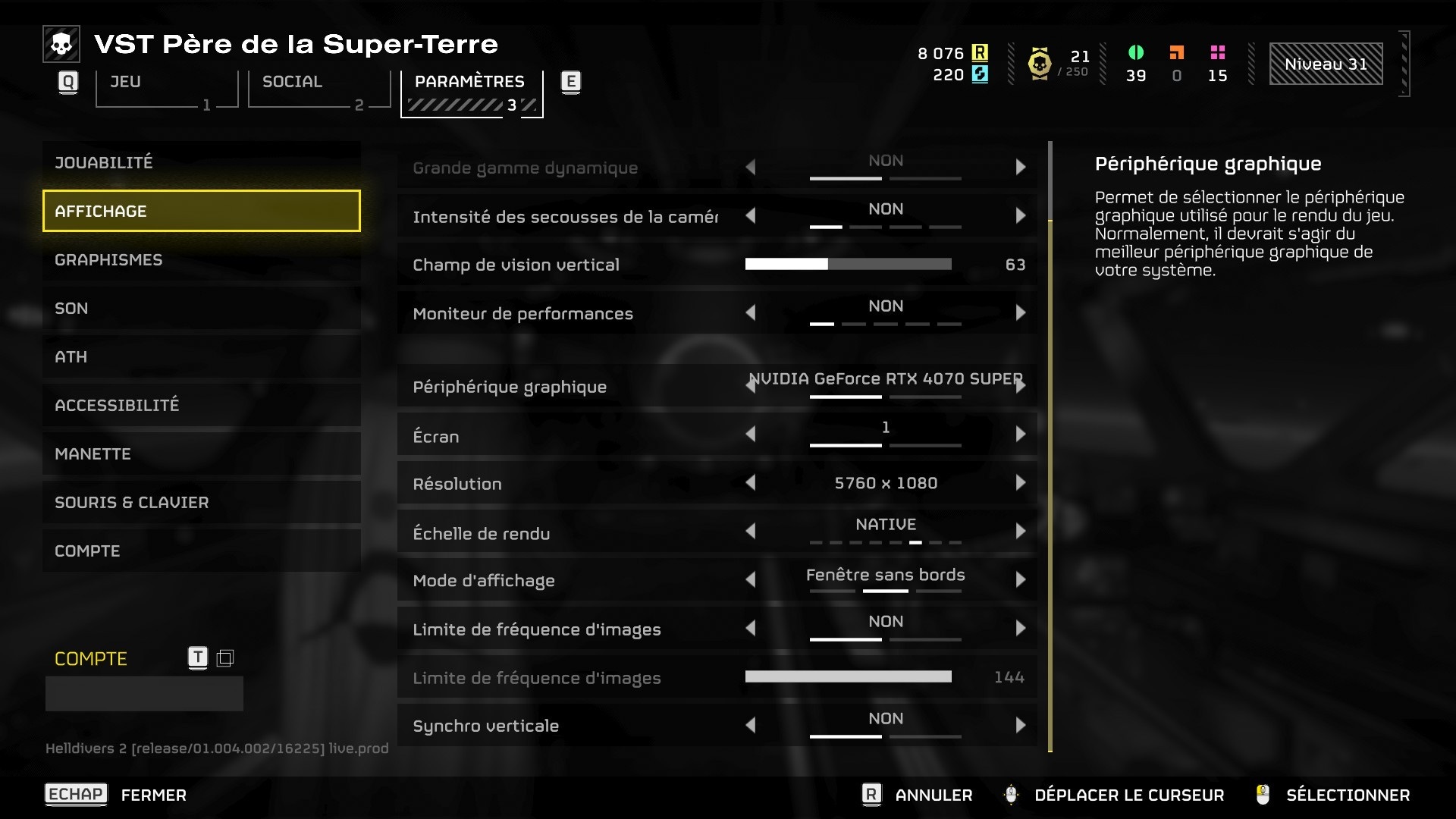
Task: Click right arrow of Moniteur de performances
Action: tap(1020, 312)
